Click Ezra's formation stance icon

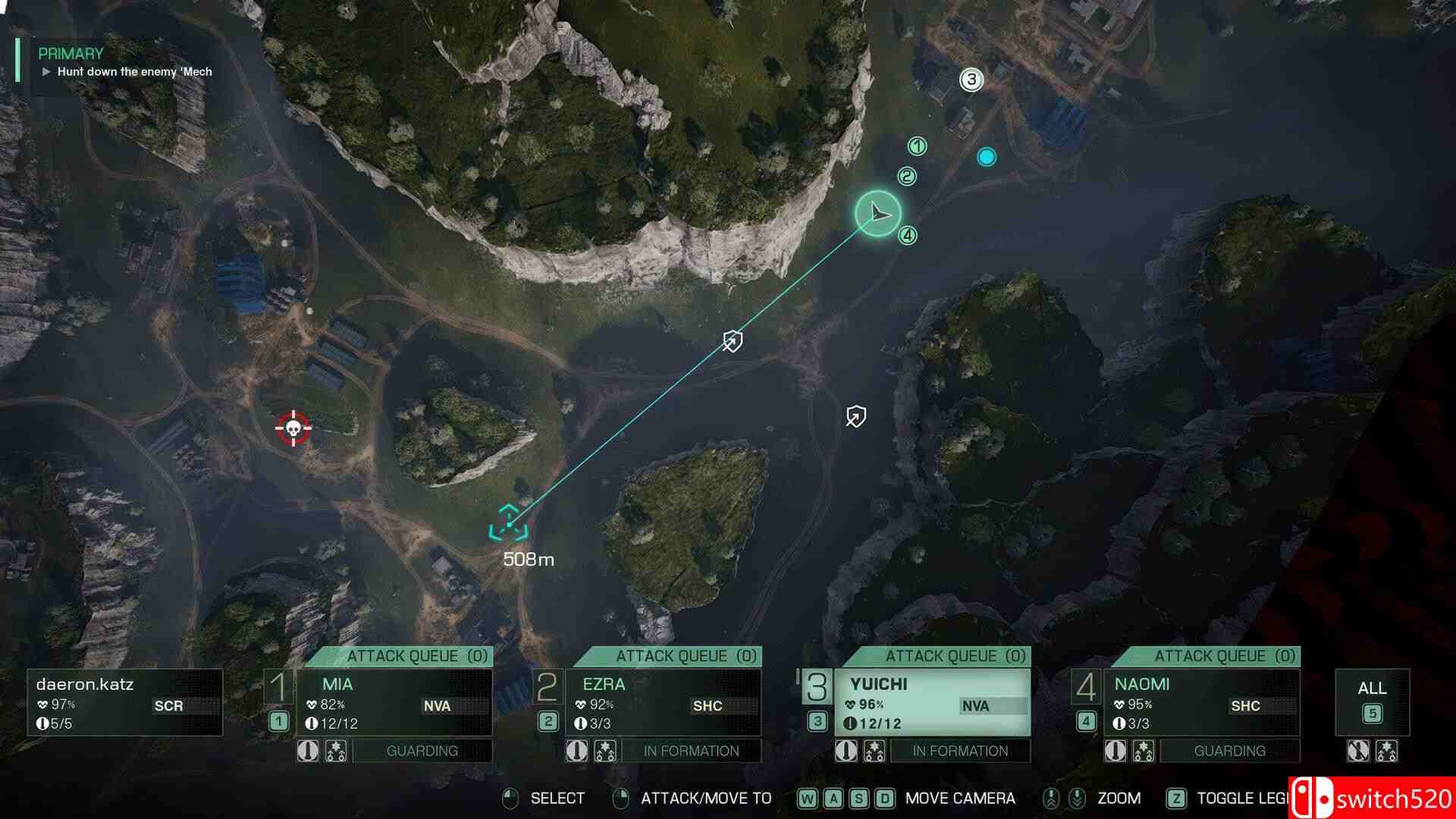(x=607, y=751)
